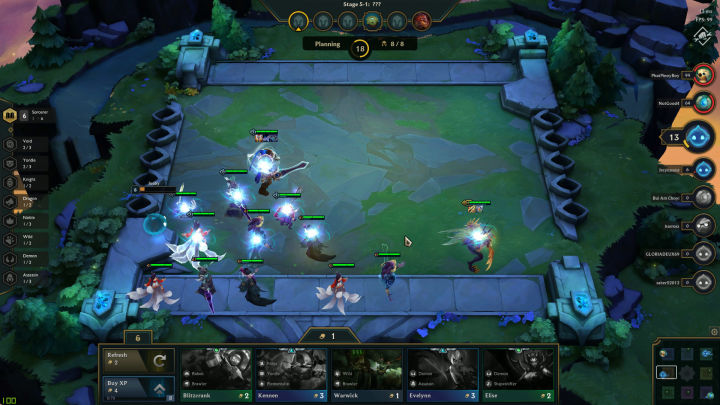Refresh the champion shop
The height and width of the screenshot is (405, 720).
point(137,360)
